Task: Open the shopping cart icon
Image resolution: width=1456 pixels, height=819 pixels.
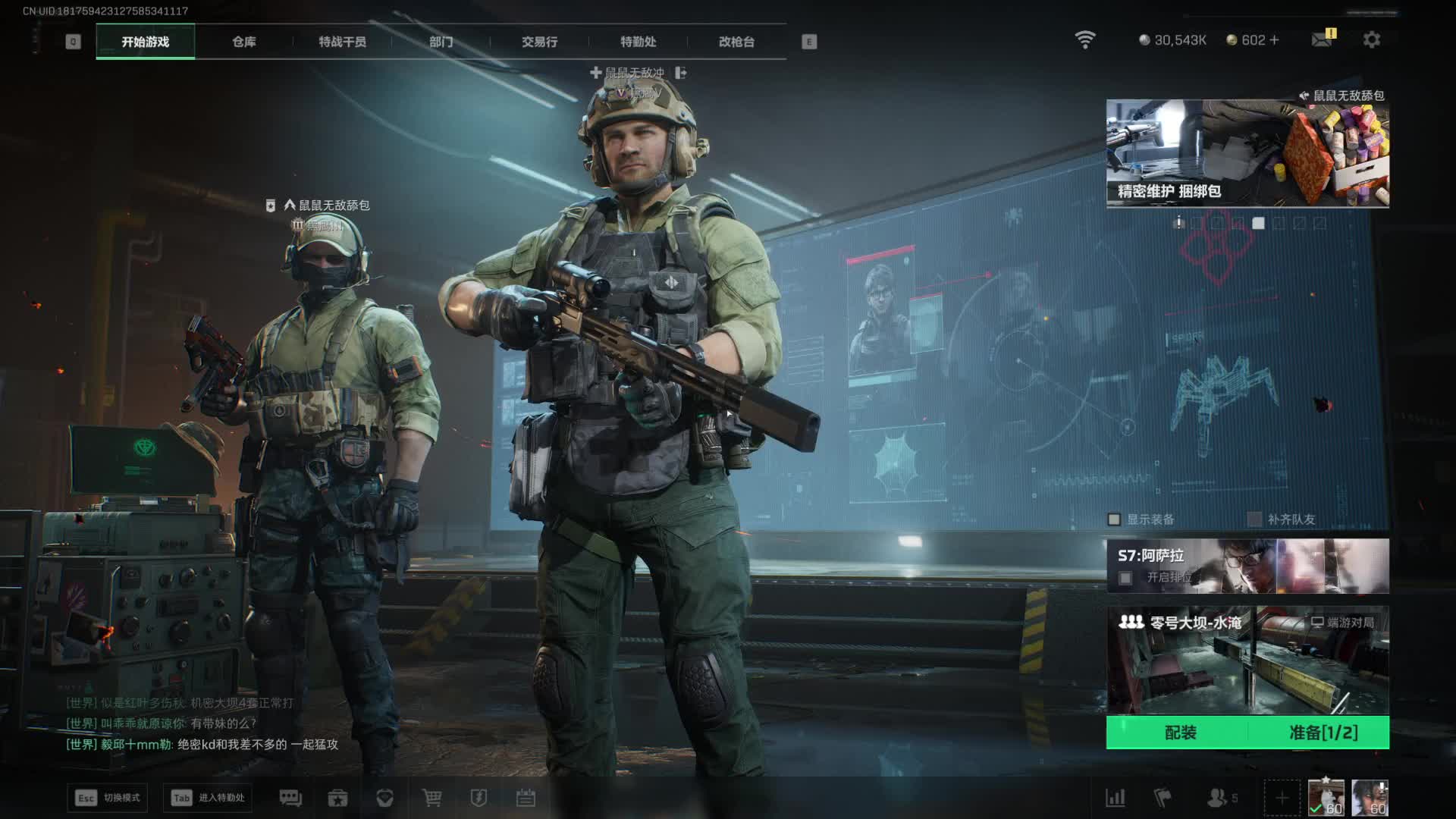Action: (x=431, y=798)
